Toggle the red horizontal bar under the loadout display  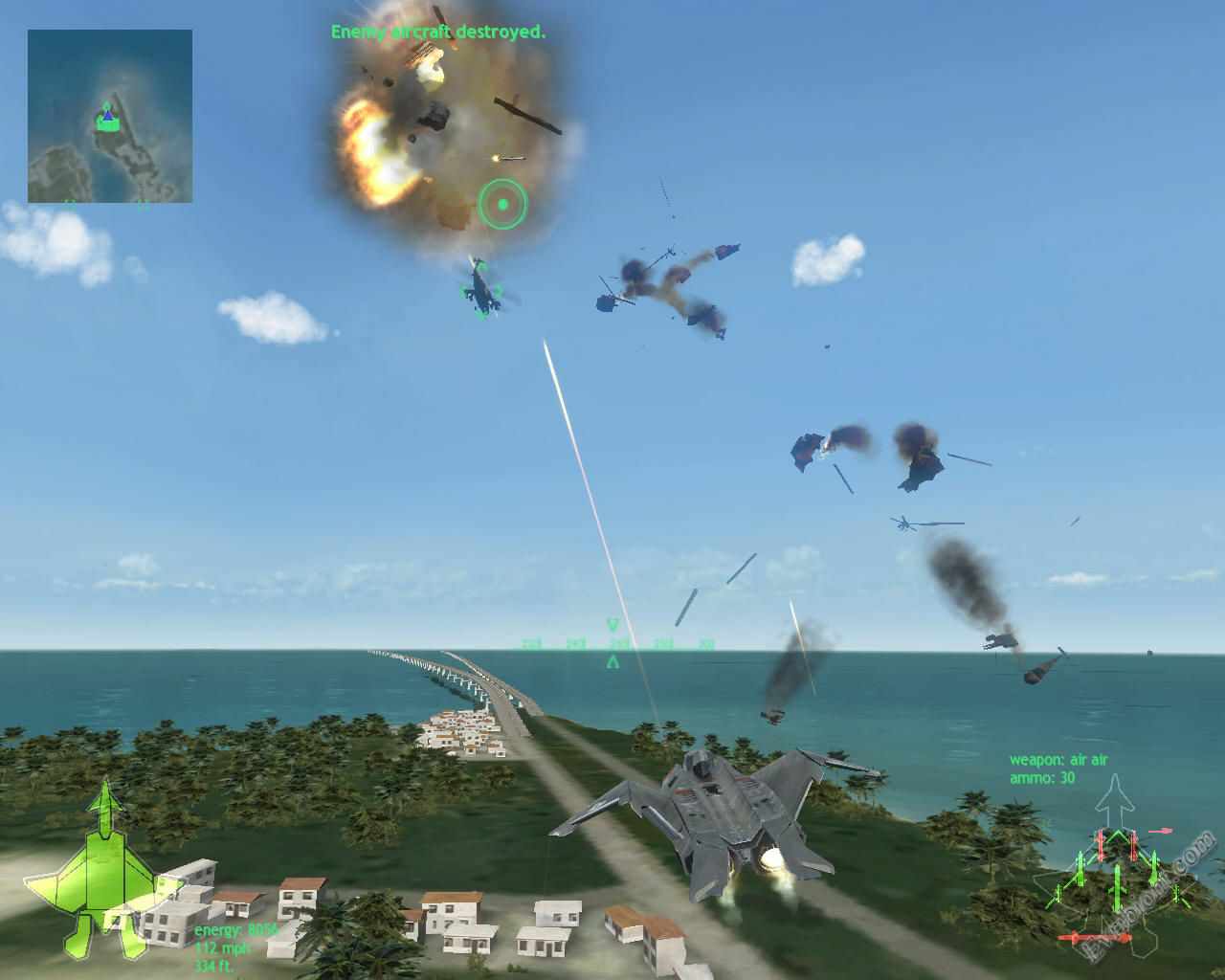pyautogui.click(x=1095, y=937)
